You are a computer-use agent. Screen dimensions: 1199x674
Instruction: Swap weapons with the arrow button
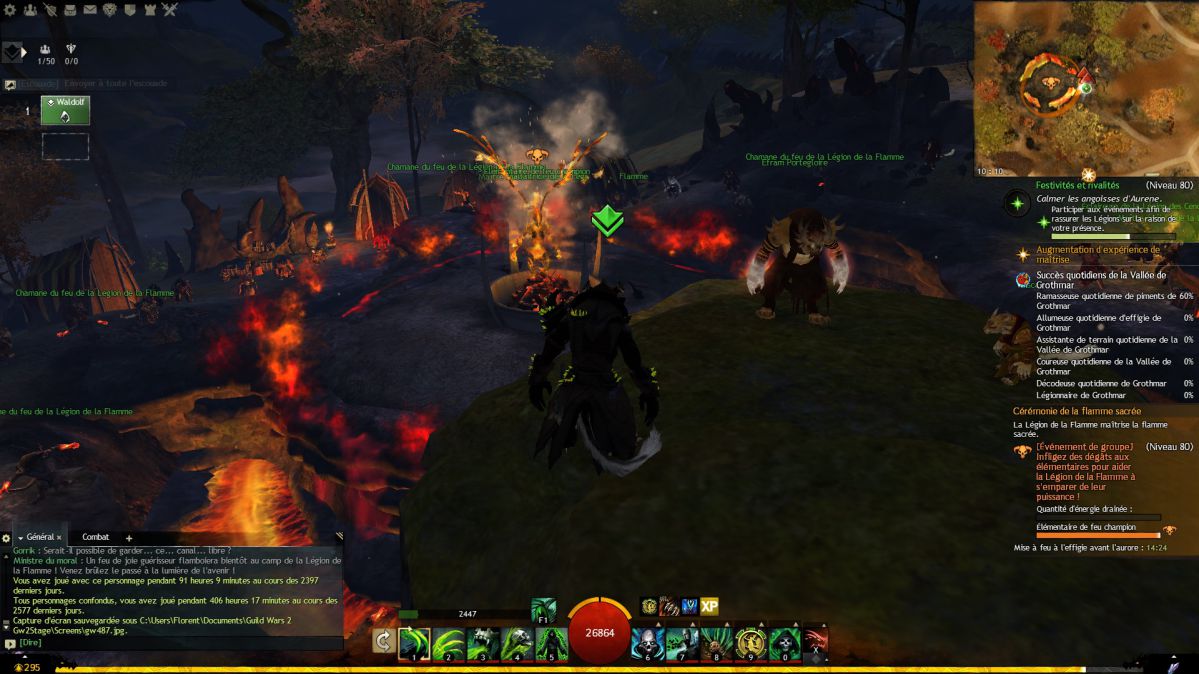pyautogui.click(x=382, y=641)
